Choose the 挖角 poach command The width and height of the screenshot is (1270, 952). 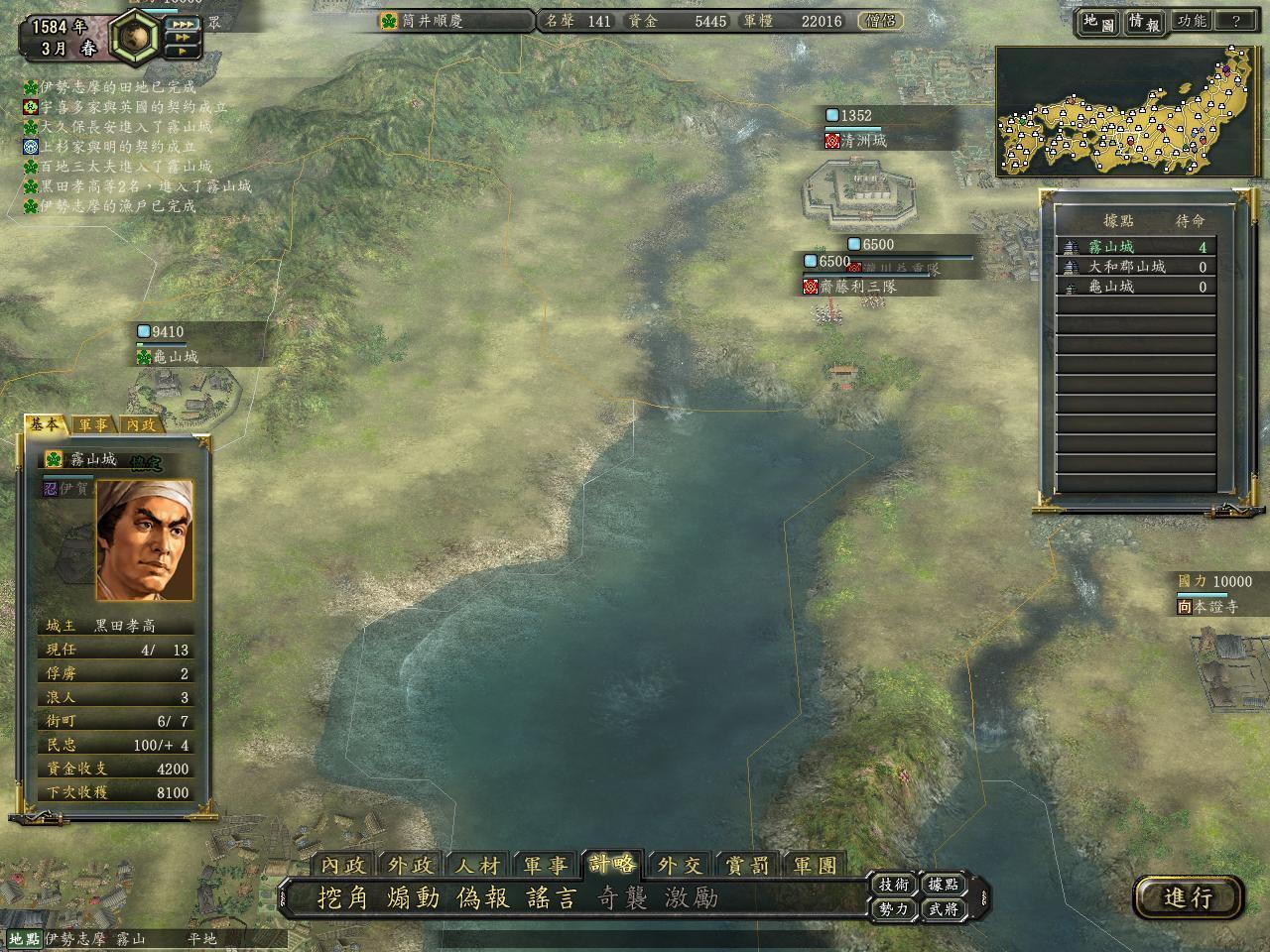click(343, 898)
